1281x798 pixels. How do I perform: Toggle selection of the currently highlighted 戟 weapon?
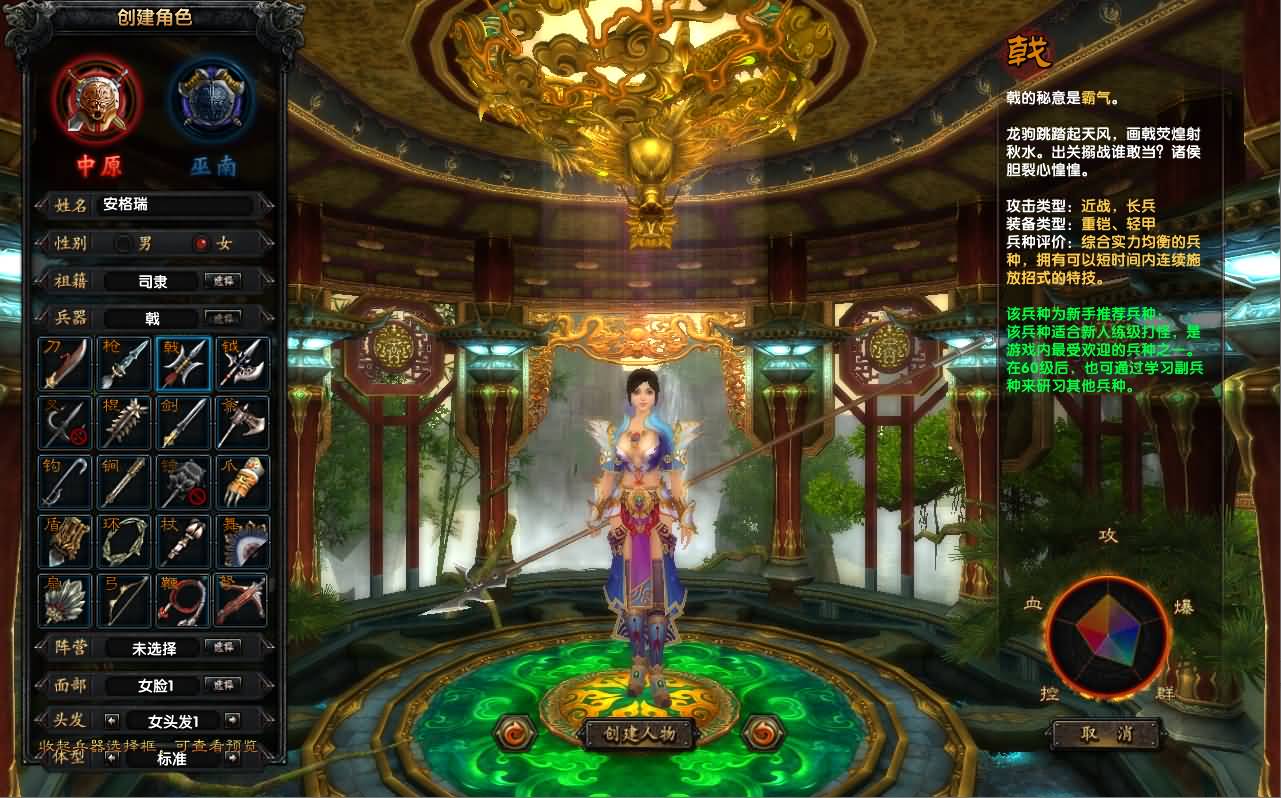click(182, 362)
